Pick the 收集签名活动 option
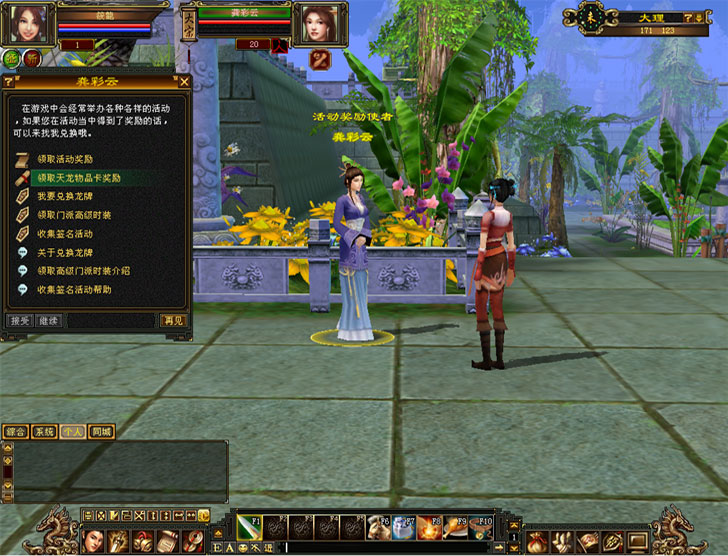The image size is (728, 556). pyautogui.click(x=65, y=233)
